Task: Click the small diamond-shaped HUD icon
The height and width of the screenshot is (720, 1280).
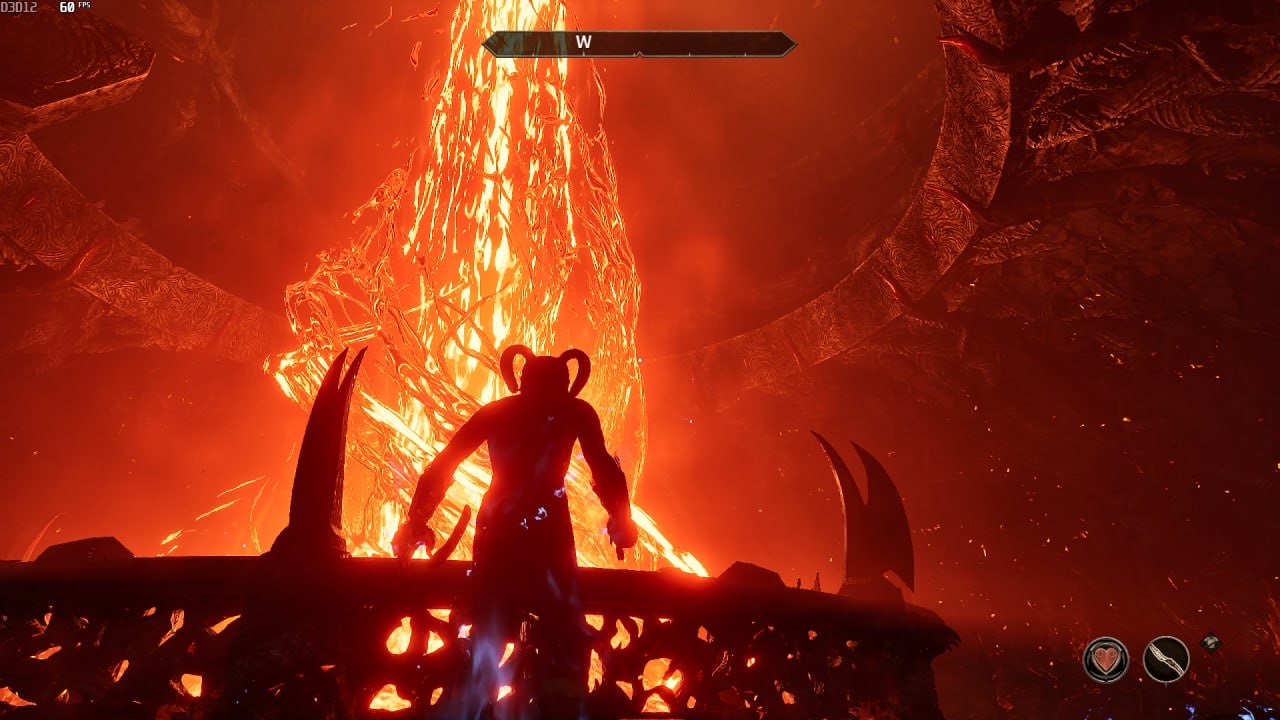Action: coord(1211,641)
